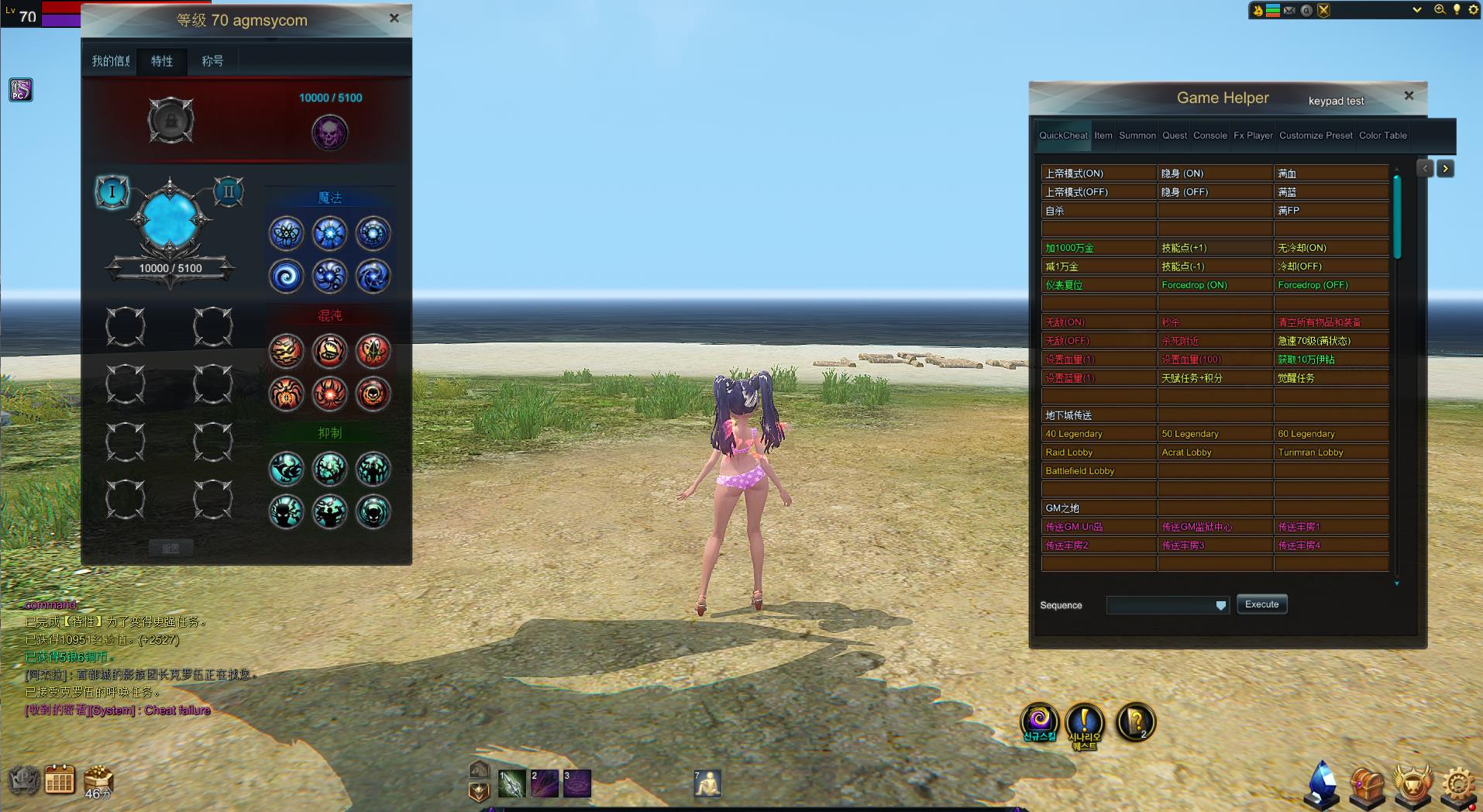Screen dimensions: 1483x812
Task: Close the Game Helper window
Action: 1409,96
